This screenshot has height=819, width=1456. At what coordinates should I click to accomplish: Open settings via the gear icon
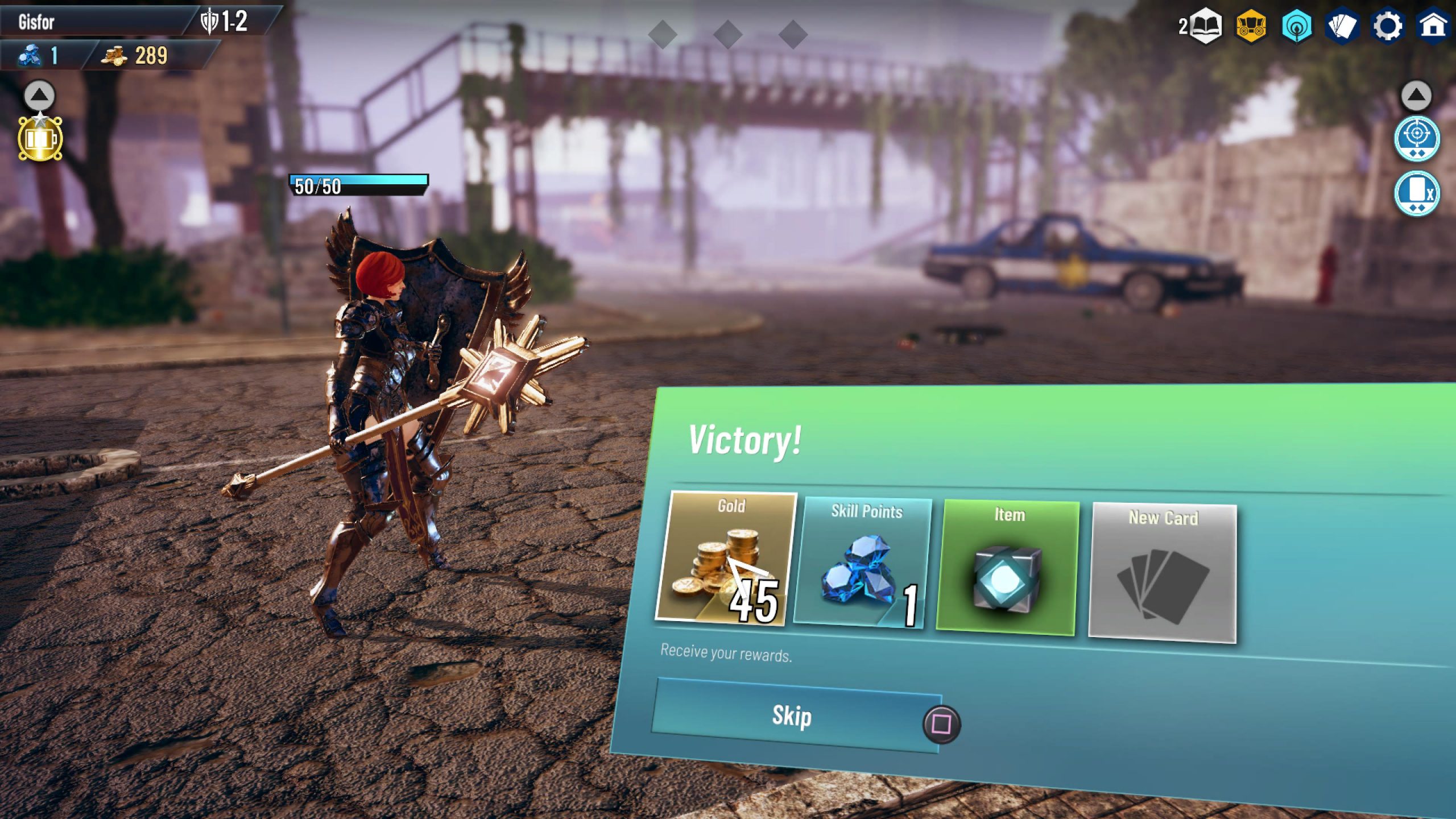click(1388, 26)
